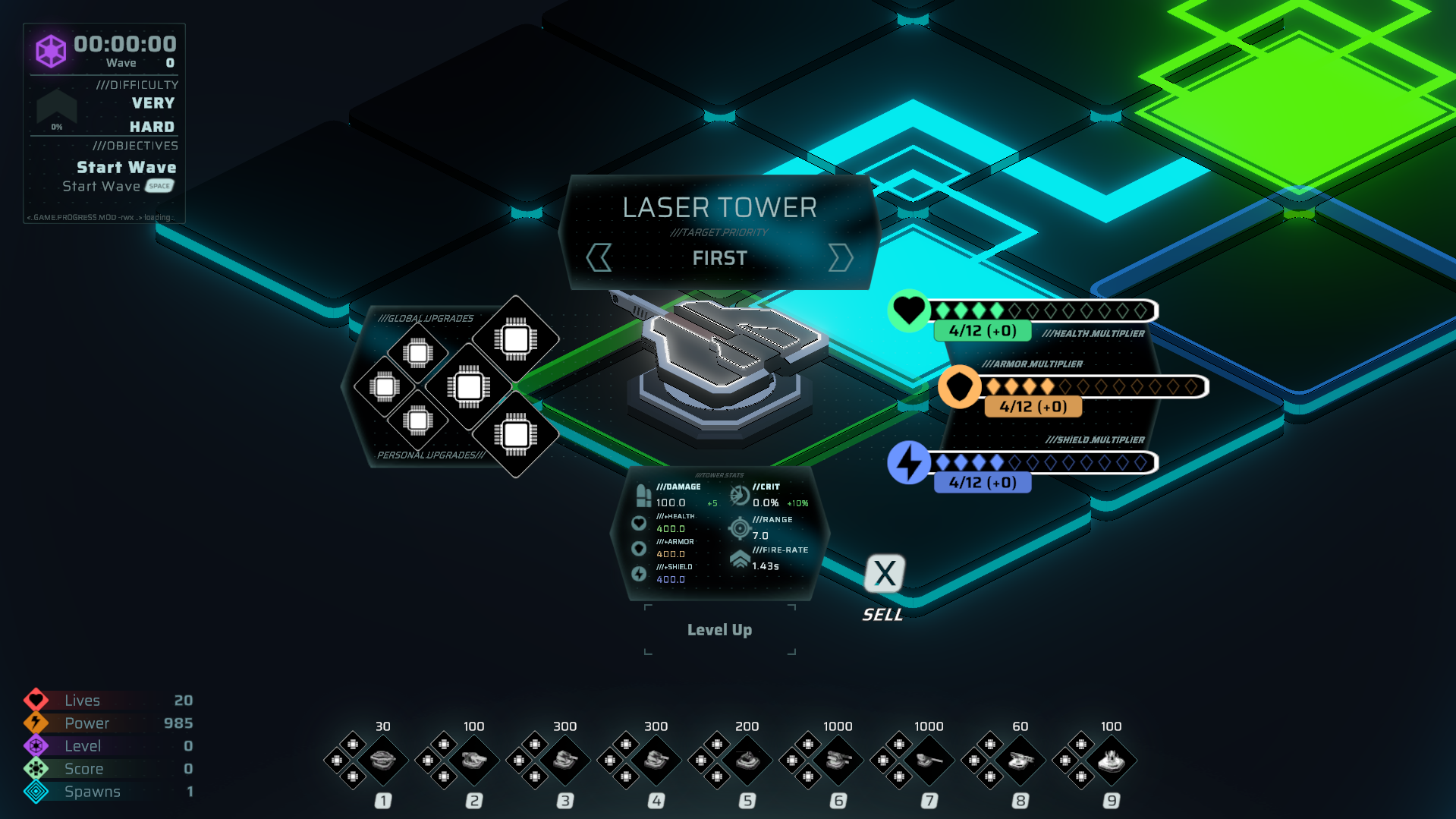Click the Power lightning icon
The width and height of the screenshot is (1456, 819).
(36, 723)
